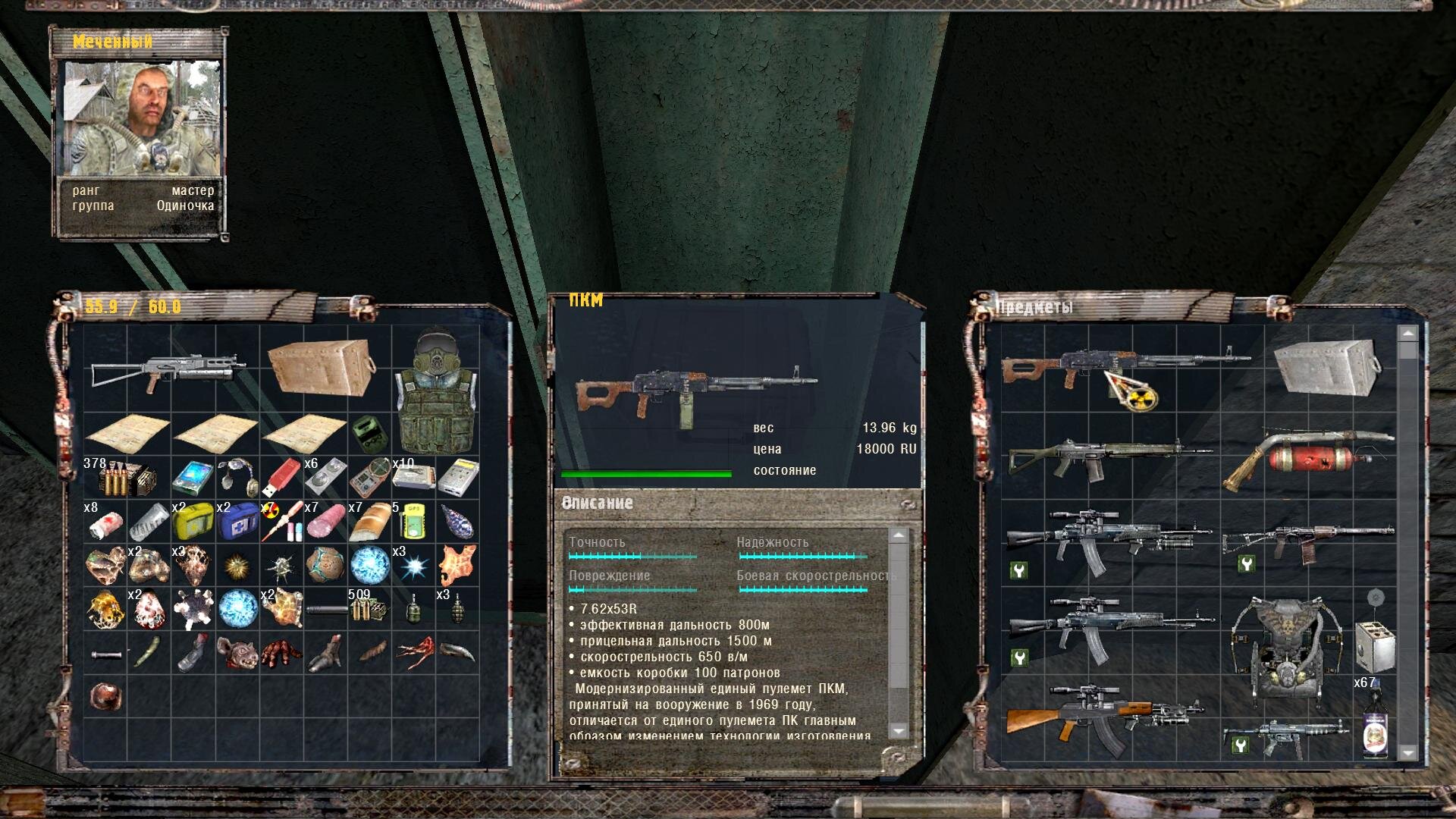Pick the blue medkit stack
Screen dimensions: 1456x819
[x=237, y=522]
